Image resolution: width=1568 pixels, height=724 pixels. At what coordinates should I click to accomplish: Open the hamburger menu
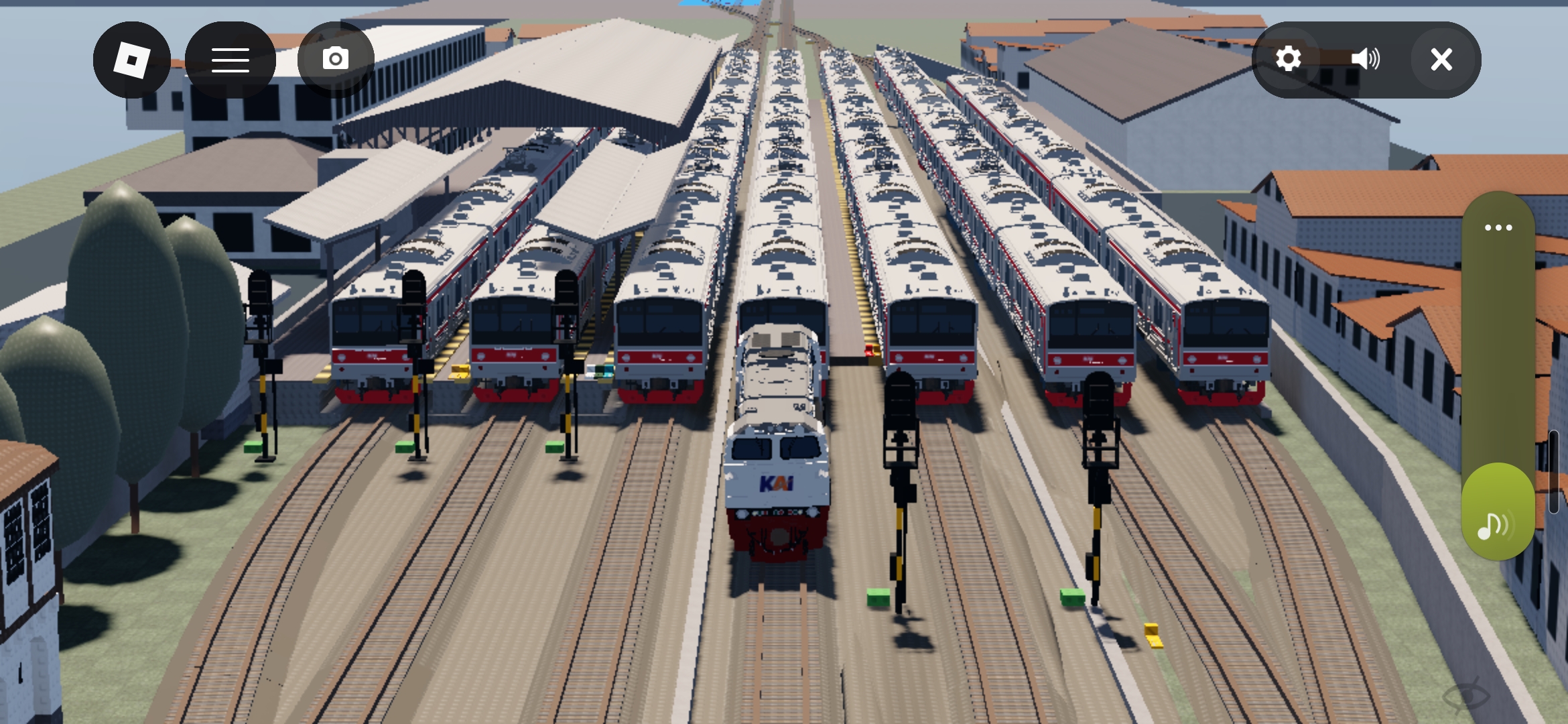click(x=230, y=60)
